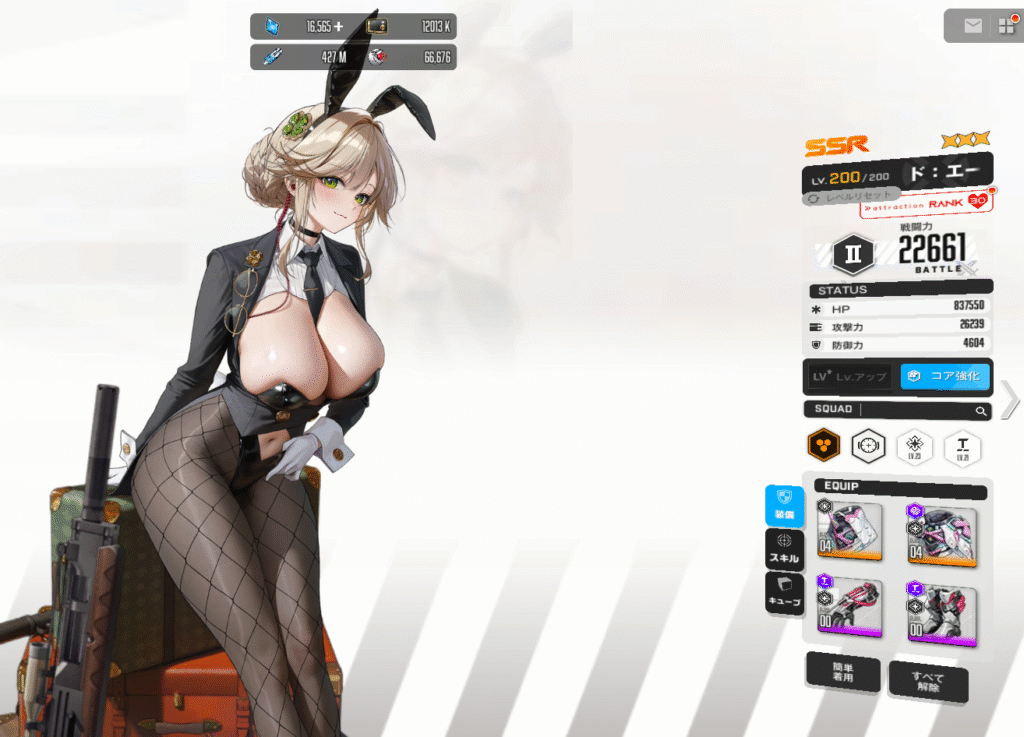Click the blue コア強化 core enhance button

point(945,377)
